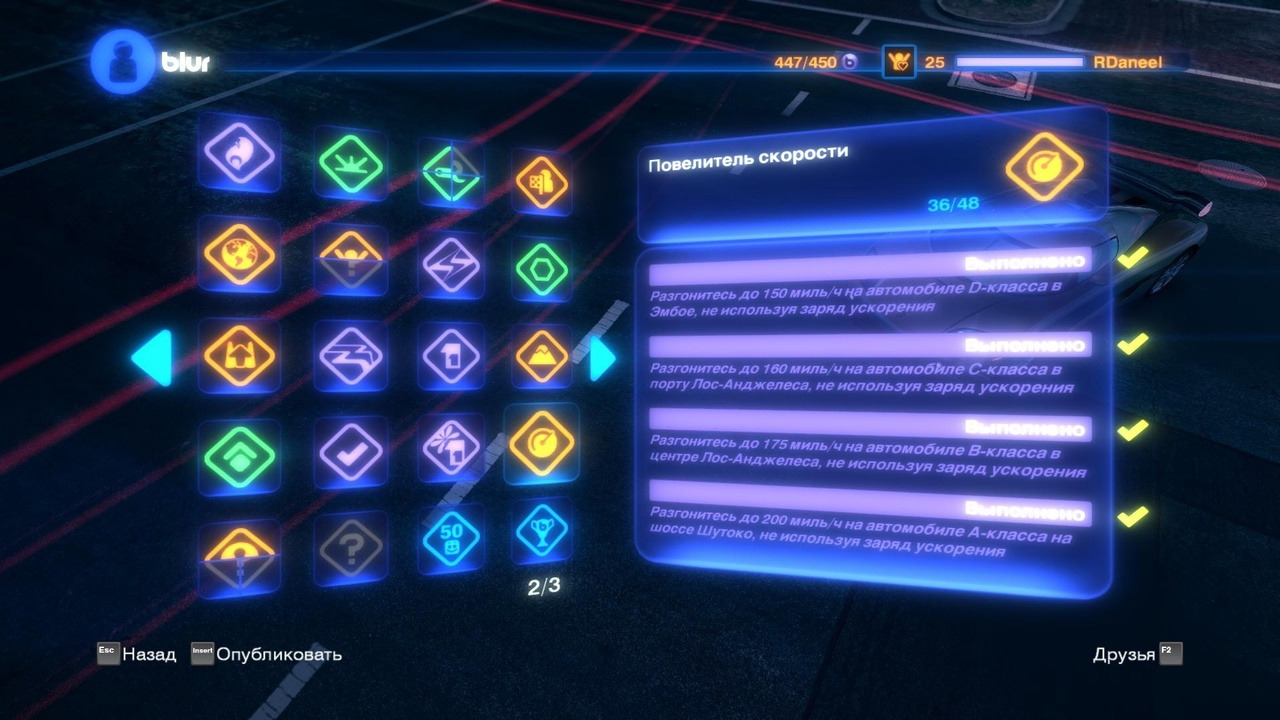Image resolution: width=1280 pixels, height=720 pixels.
Task: Go to the next challenge page
Action: tap(602, 358)
